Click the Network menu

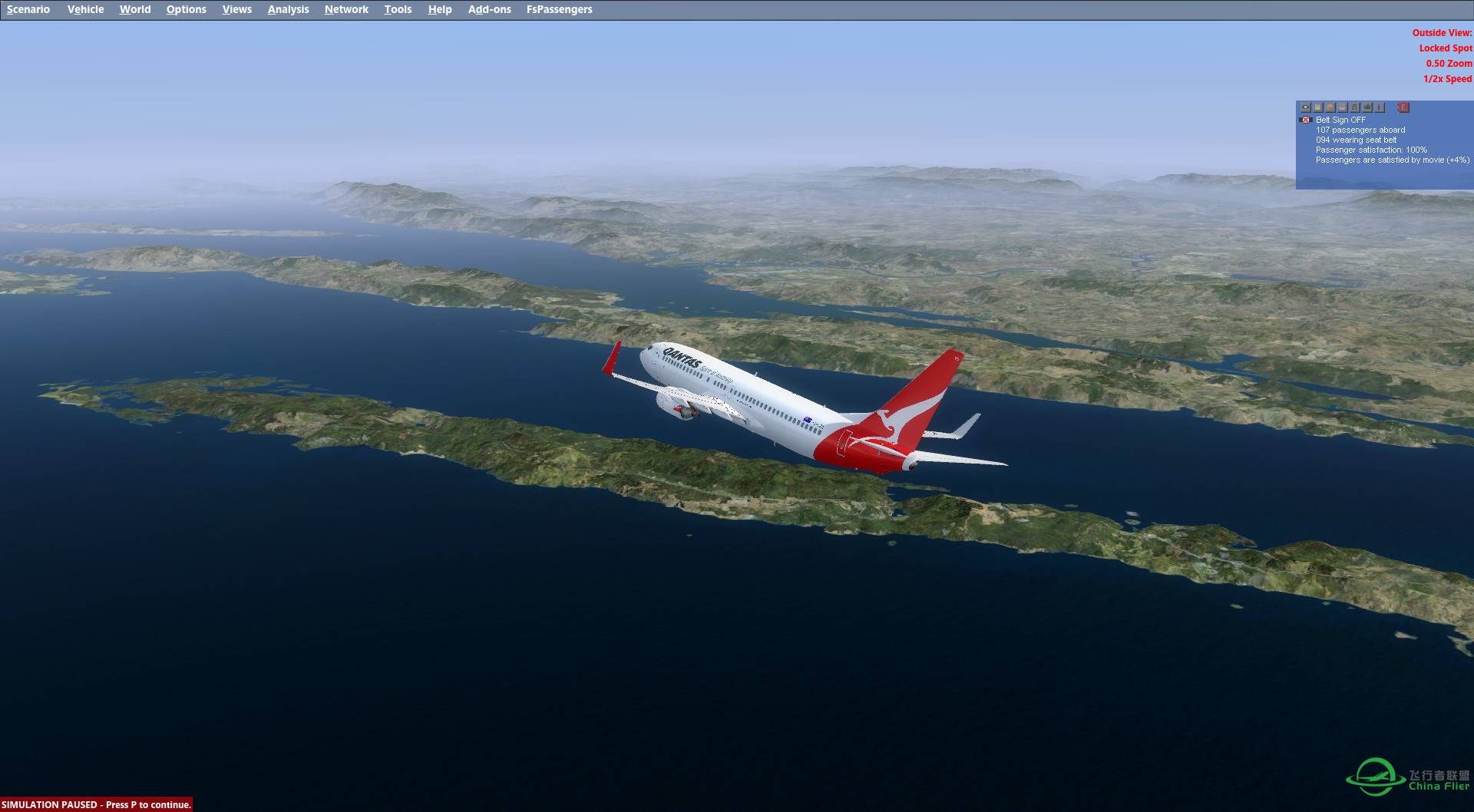346,9
